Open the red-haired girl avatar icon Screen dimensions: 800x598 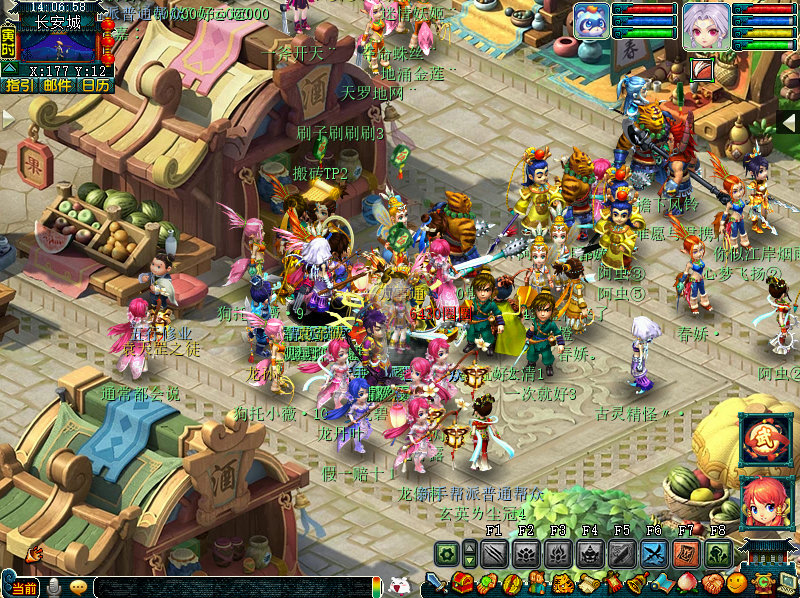pyautogui.click(x=766, y=500)
